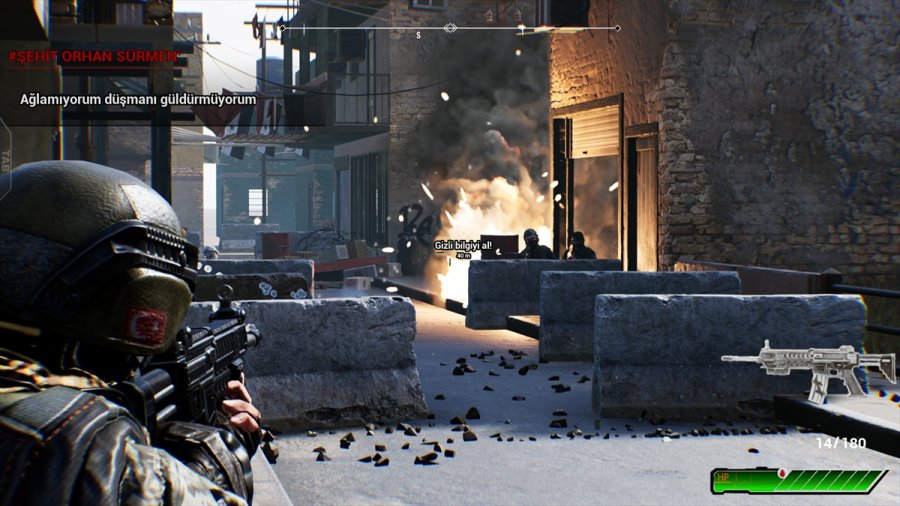Screen dimensions: 900x506
Task: Click the "Gizli bilgiyi al!" objective marker
Action: click(x=463, y=246)
